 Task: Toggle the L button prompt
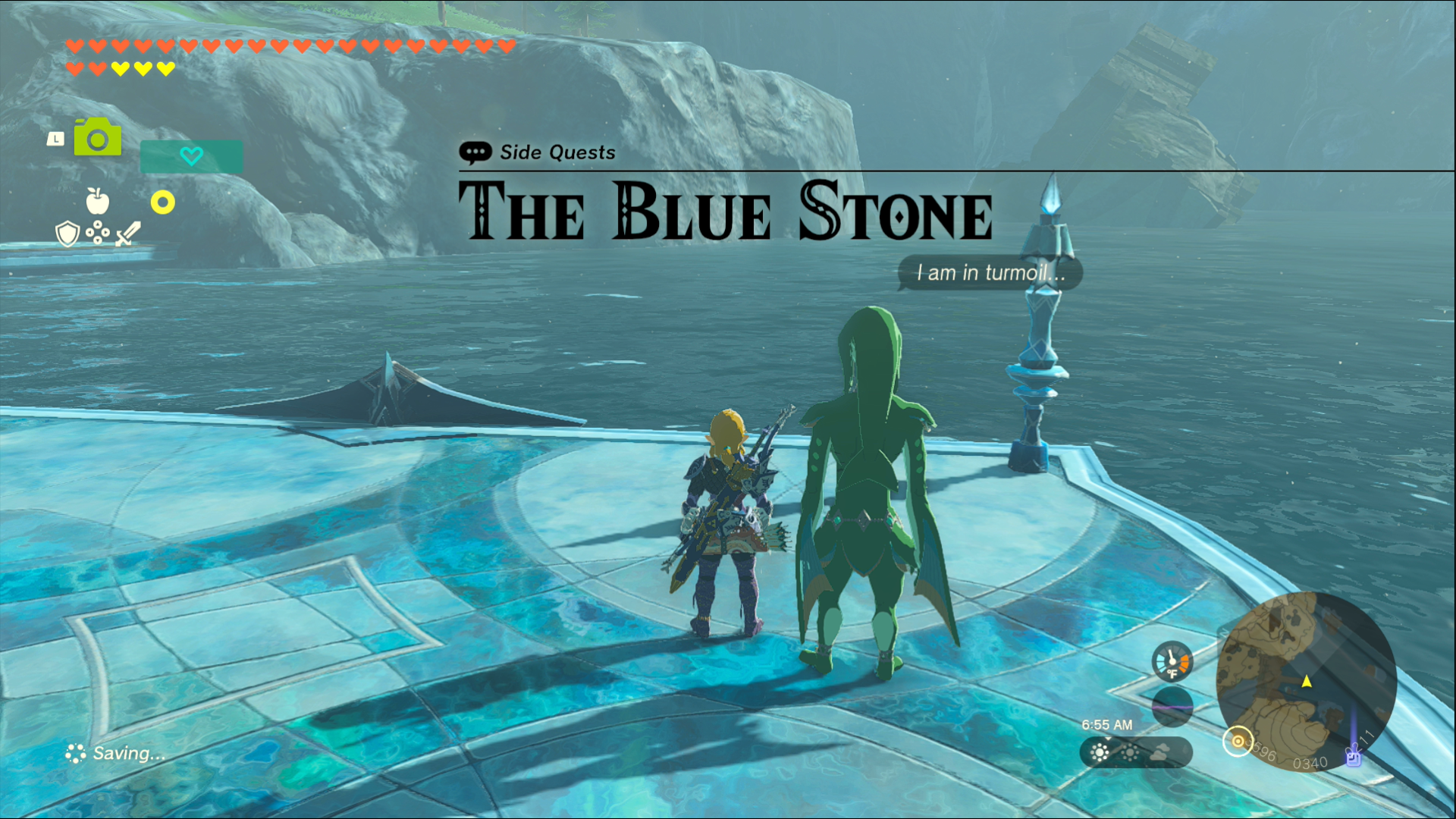pos(55,138)
